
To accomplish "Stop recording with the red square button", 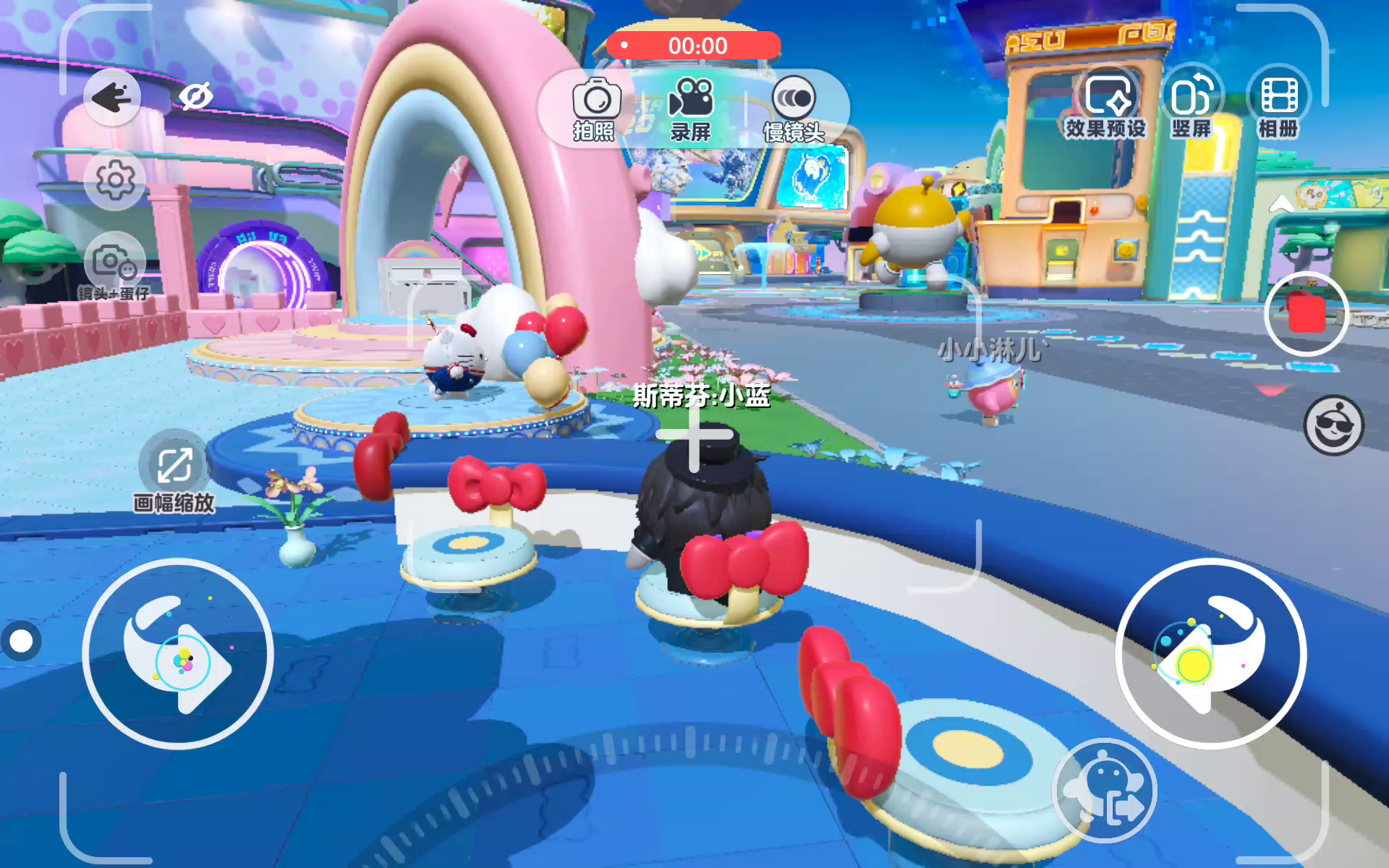I will [x=1307, y=314].
